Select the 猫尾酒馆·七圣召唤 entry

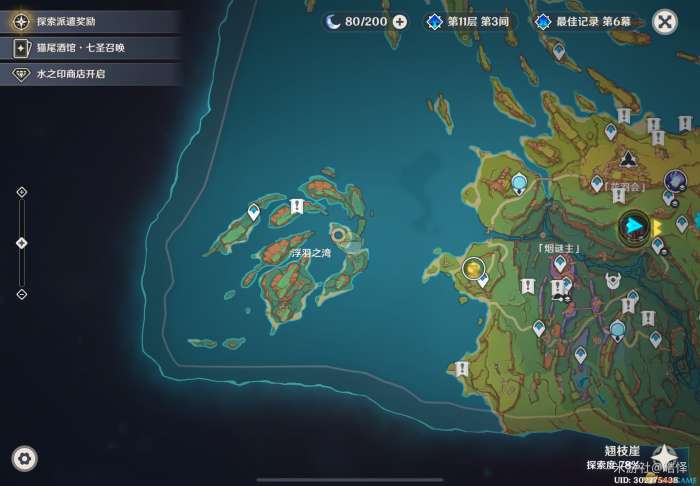90,47
